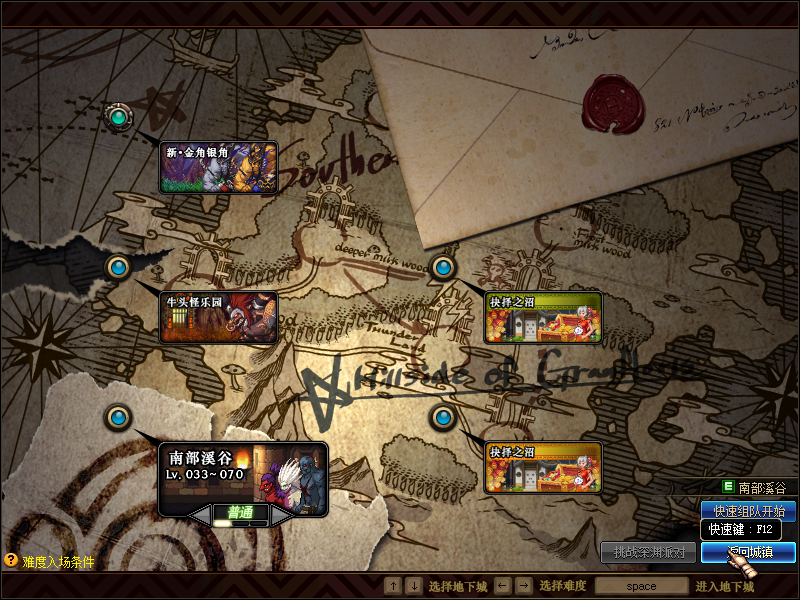This screenshot has height=600, width=800.
Task: Open the 难度入场条件 help info
Action: pos(50,562)
